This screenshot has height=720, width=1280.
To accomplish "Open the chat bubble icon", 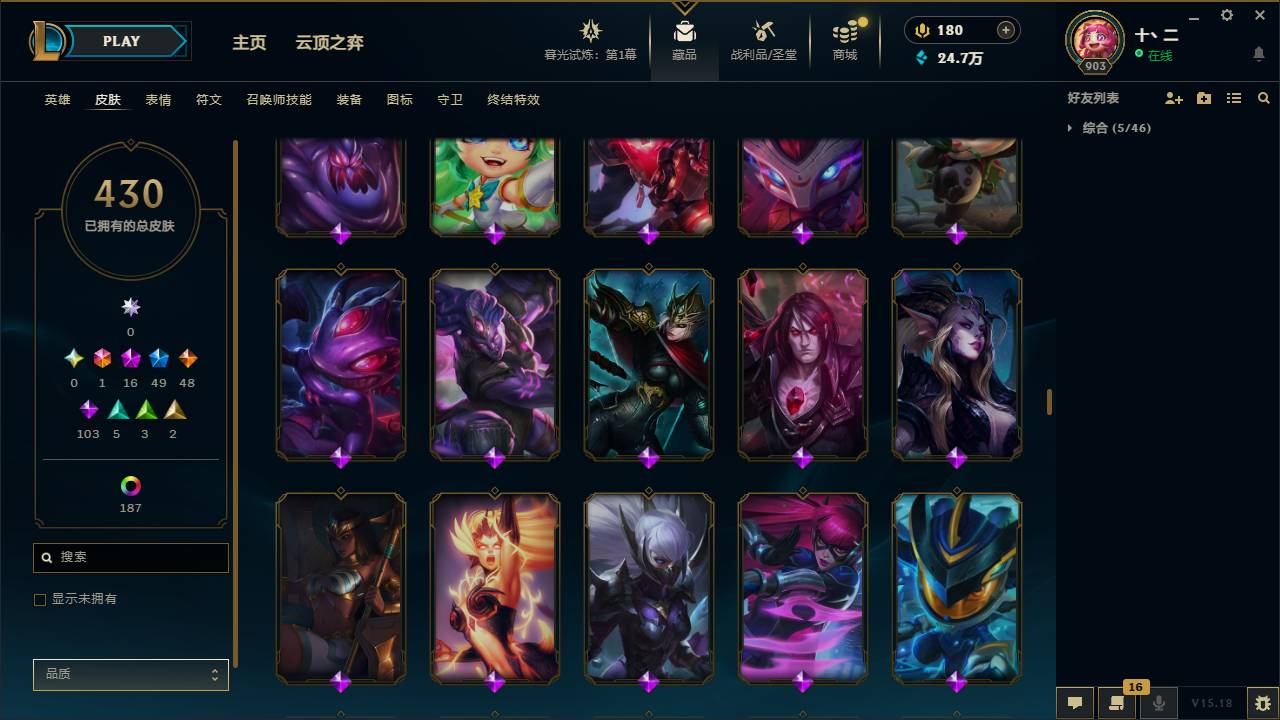I will tap(1075, 703).
